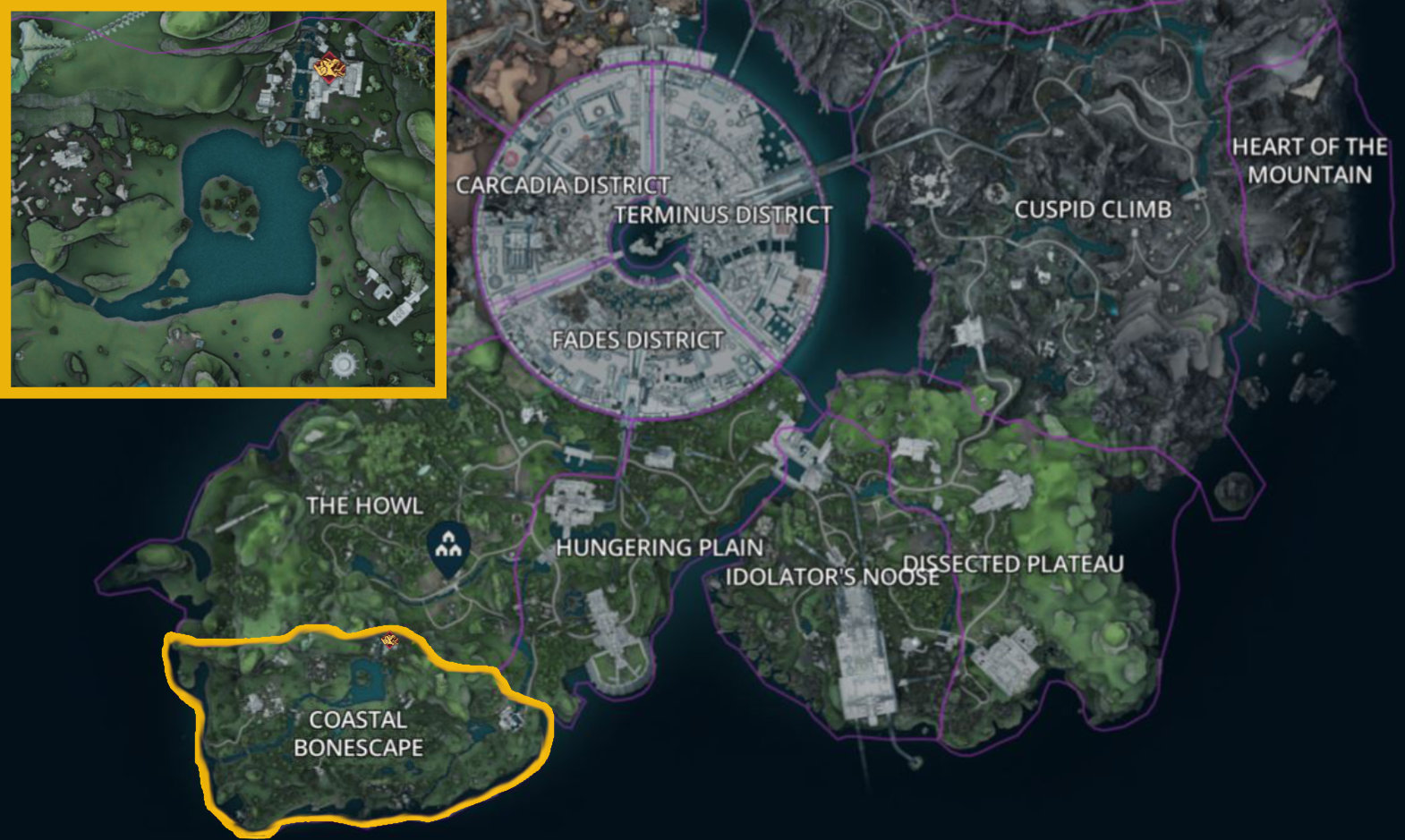Viewport: 1405px width, 840px height.
Task: Choose the Hungering Plain label
Action: click(x=660, y=547)
